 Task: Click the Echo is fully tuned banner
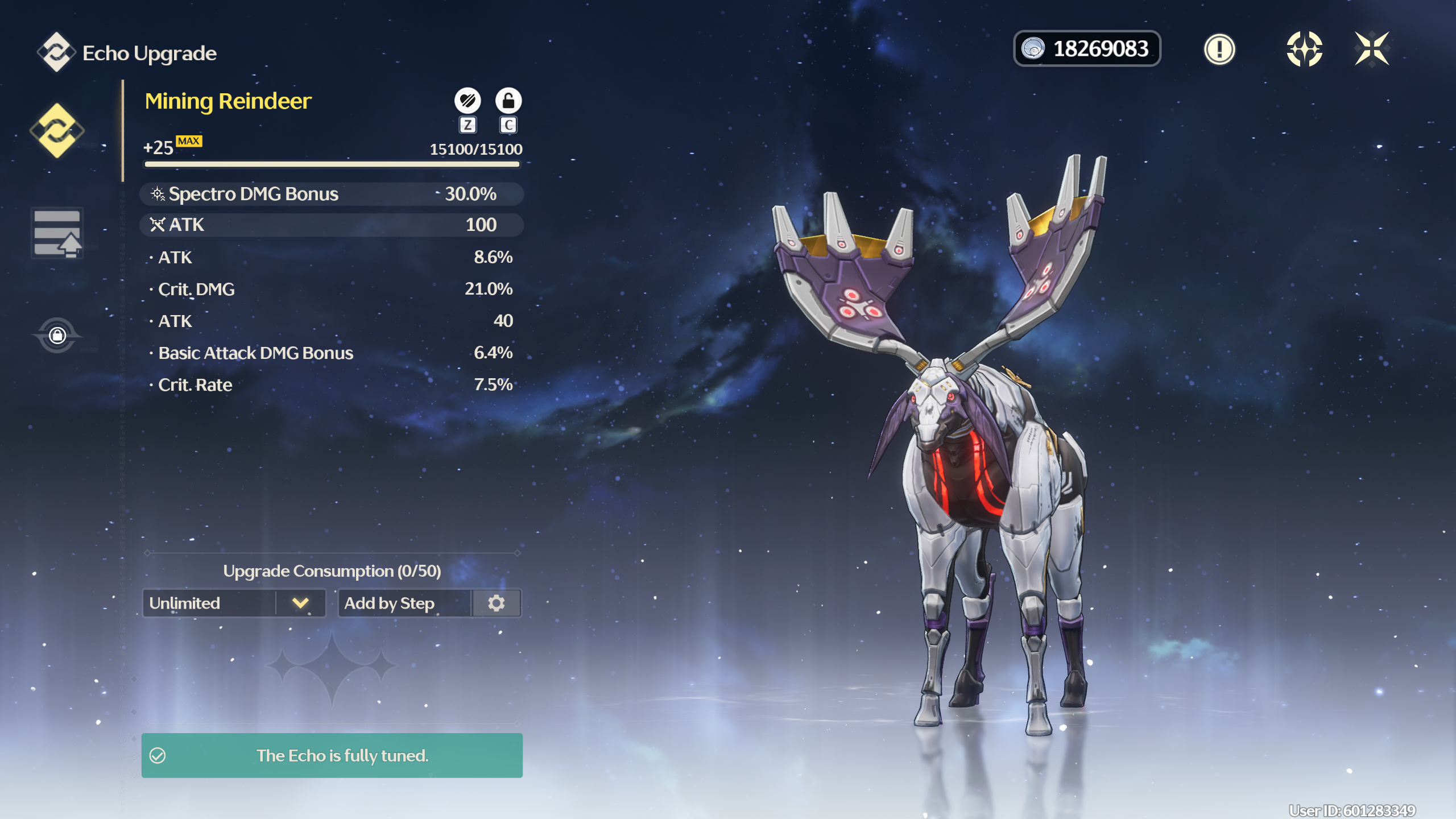(332, 755)
